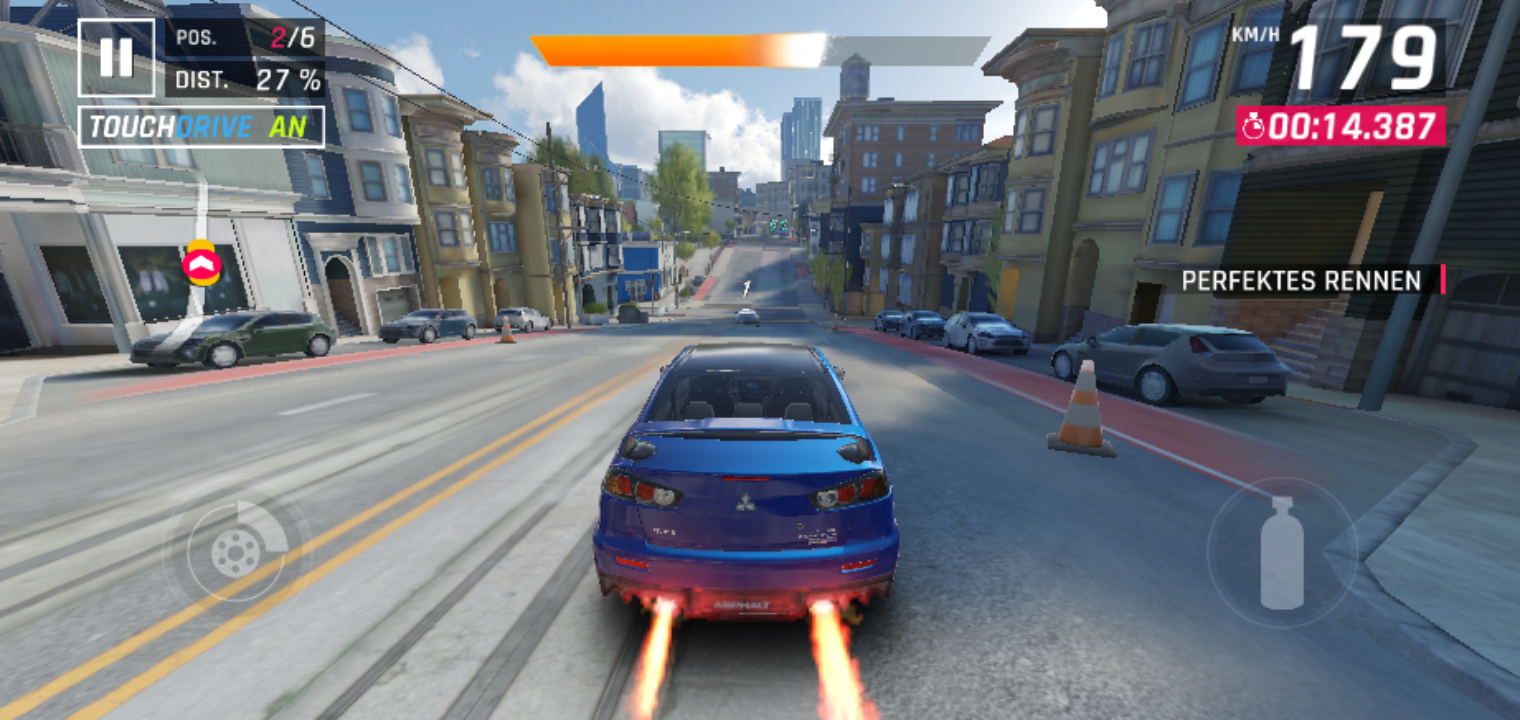Viewport: 1520px width, 720px height.
Task: Pause the race with the pause button
Action: coord(116,58)
